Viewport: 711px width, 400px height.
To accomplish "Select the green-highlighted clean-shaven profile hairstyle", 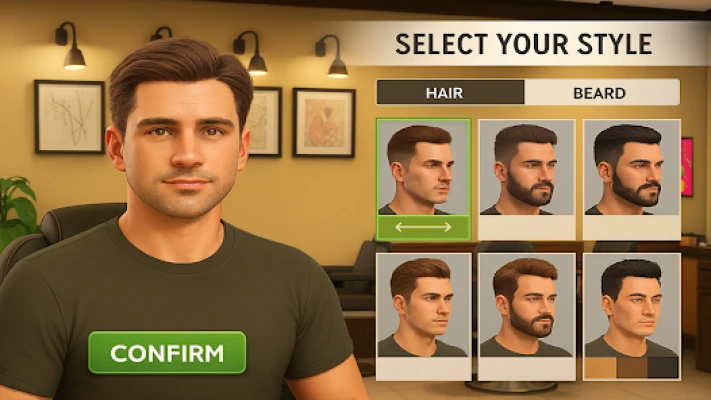I will [423, 167].
